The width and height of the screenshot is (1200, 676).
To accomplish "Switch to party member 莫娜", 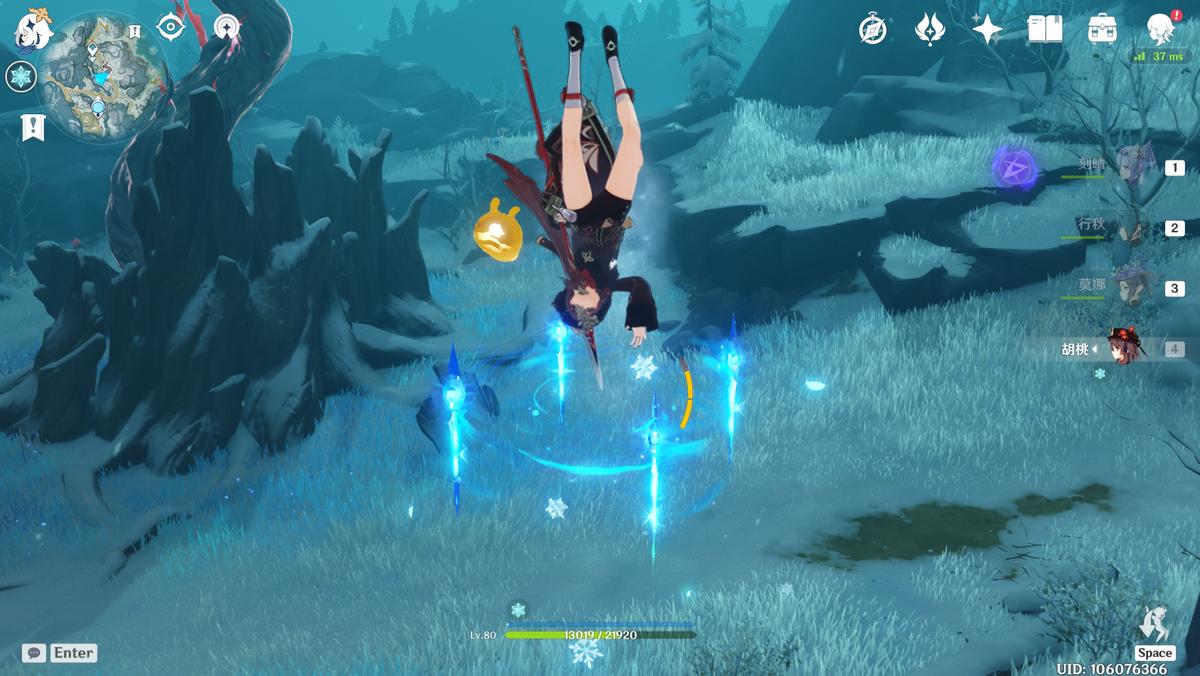I will pyautogui.click(x=1133, y=287).
